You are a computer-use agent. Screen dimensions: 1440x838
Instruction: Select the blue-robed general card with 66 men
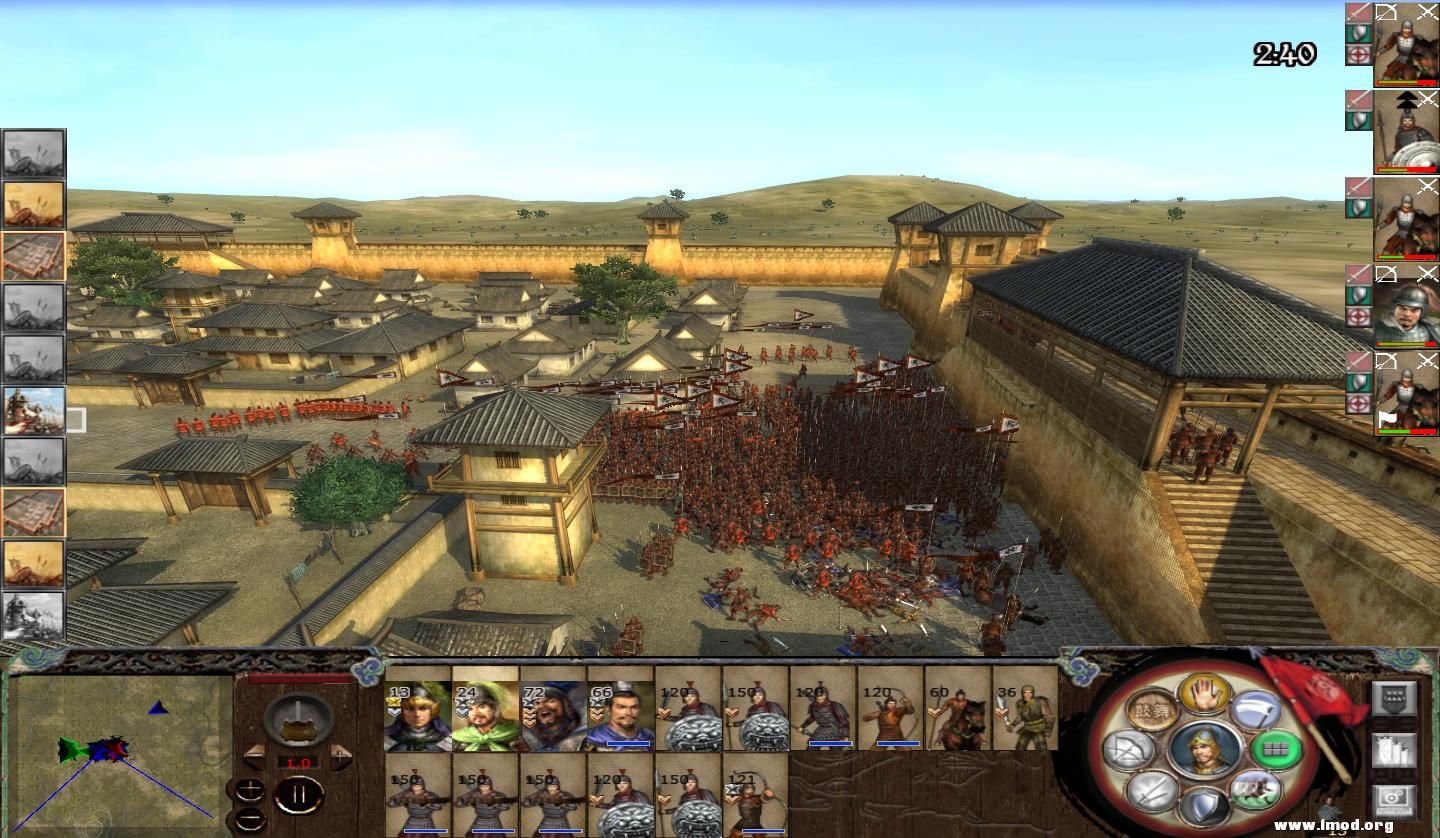(x=620, y=715)
